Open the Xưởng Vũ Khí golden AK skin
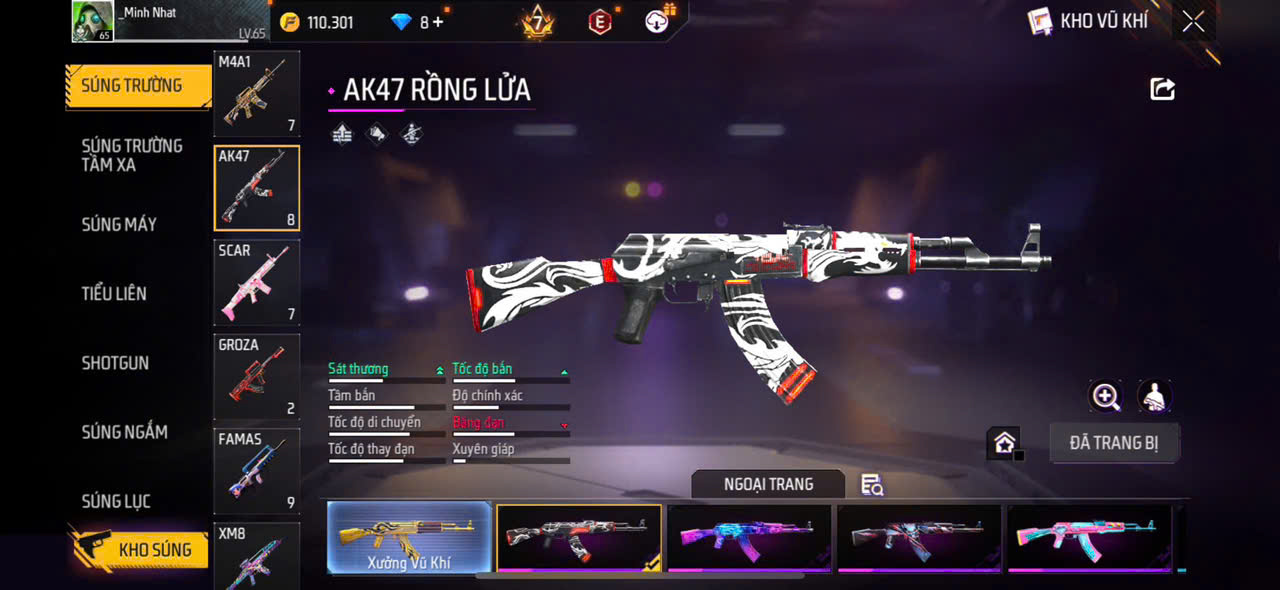 click(409, 538)
